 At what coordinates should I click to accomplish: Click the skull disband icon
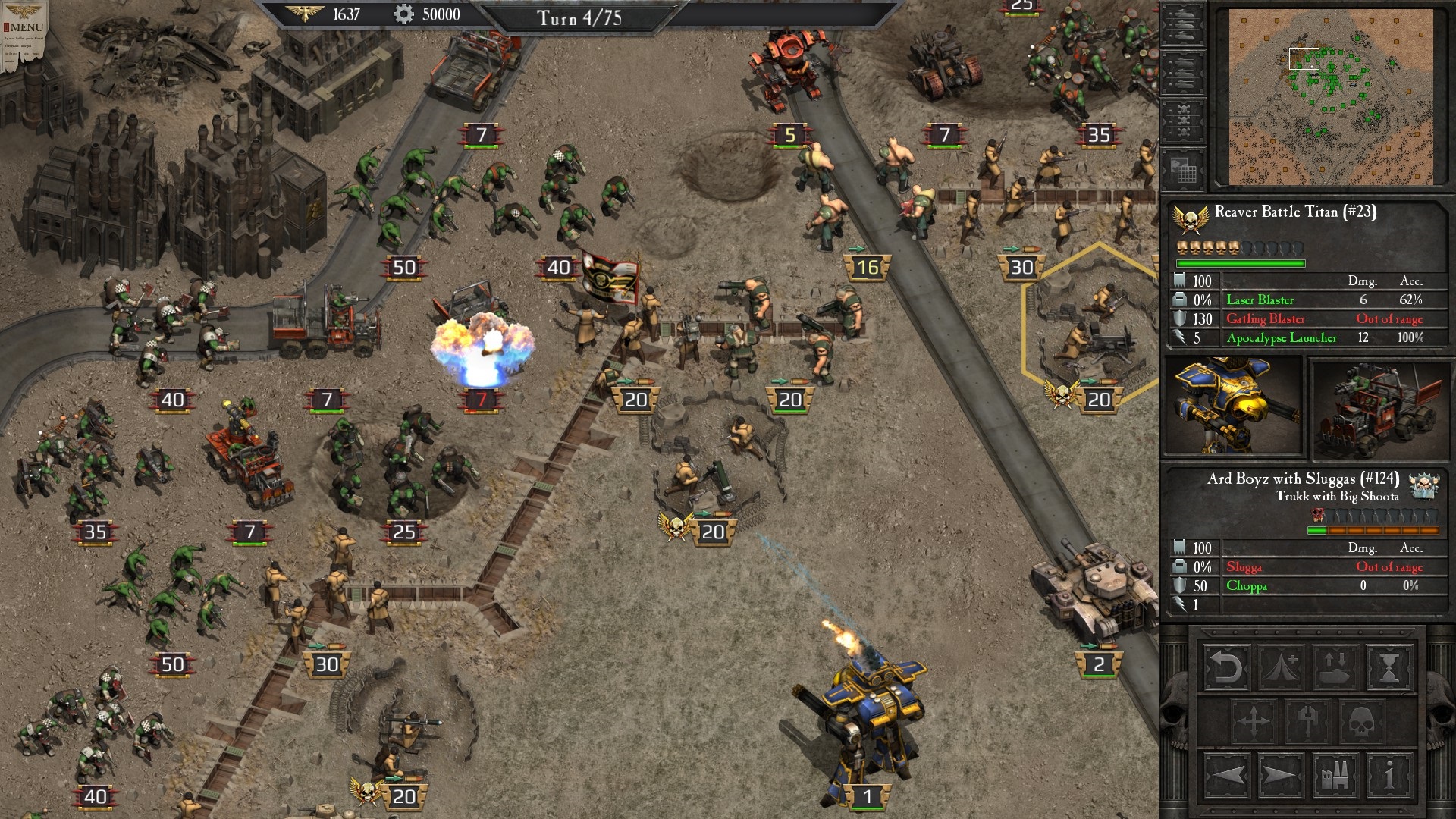click(1361, 720)
